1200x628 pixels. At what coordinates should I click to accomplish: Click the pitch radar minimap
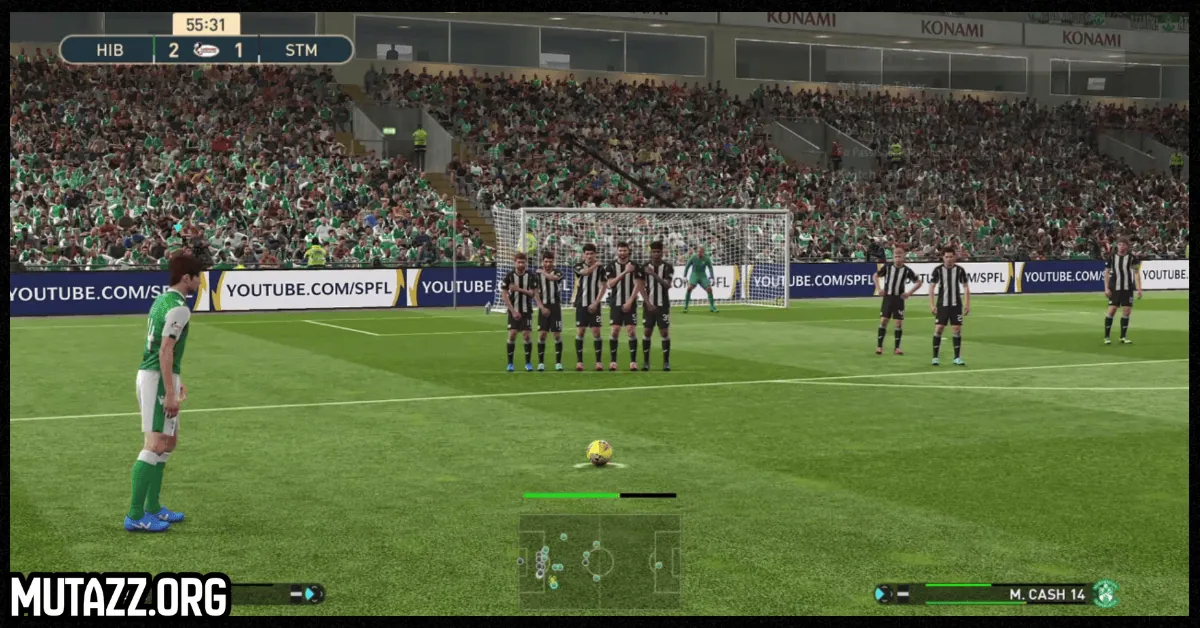(x=599, y=561)
